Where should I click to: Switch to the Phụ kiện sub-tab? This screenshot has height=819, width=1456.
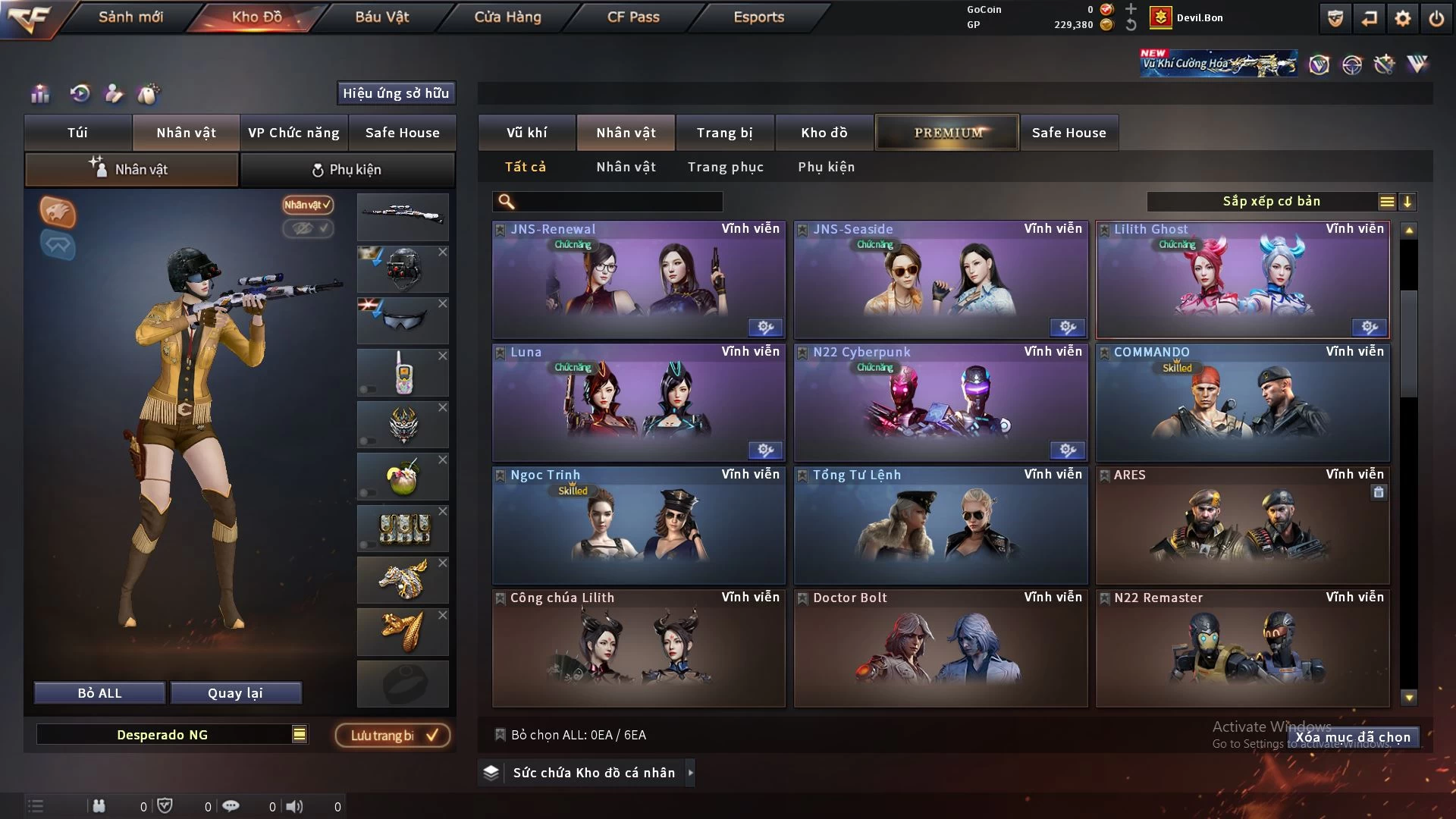347,170
